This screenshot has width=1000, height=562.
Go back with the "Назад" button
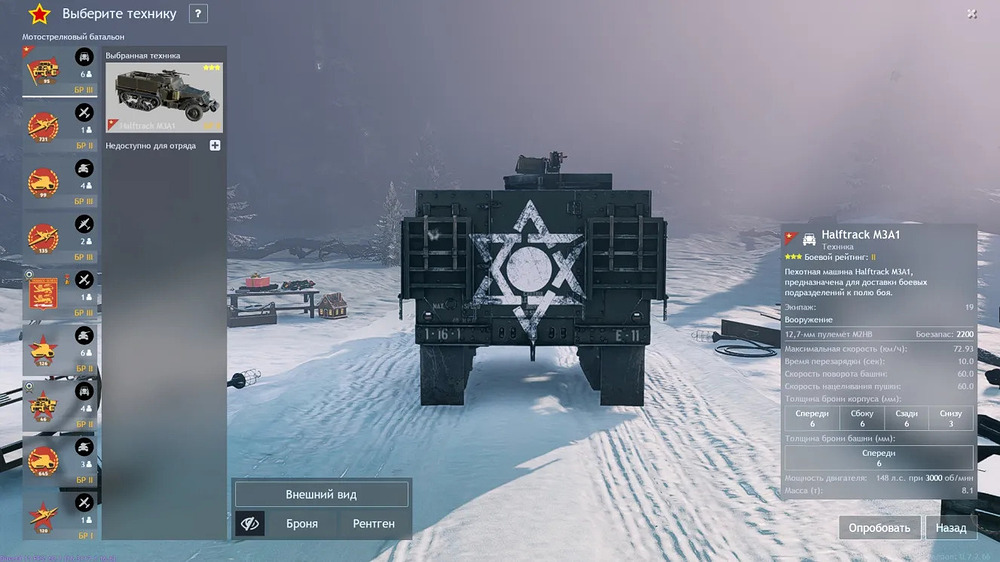951,527
